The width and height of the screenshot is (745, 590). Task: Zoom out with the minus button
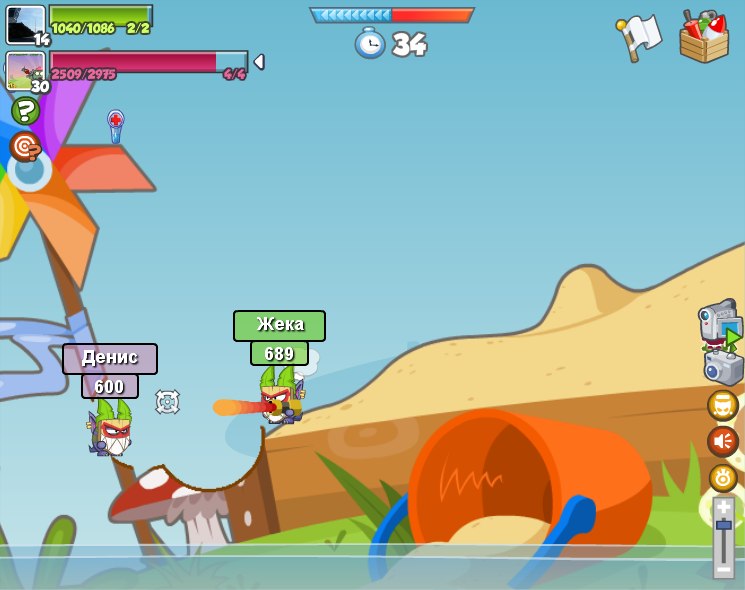(723, 569)
